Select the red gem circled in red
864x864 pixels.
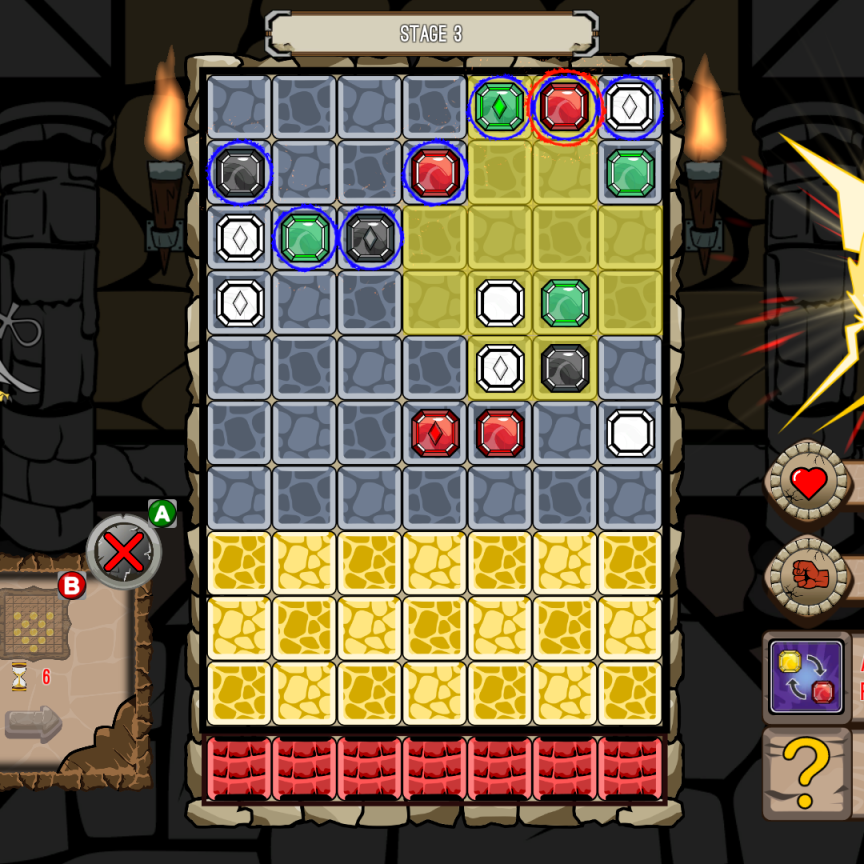(x=565, y=107)
